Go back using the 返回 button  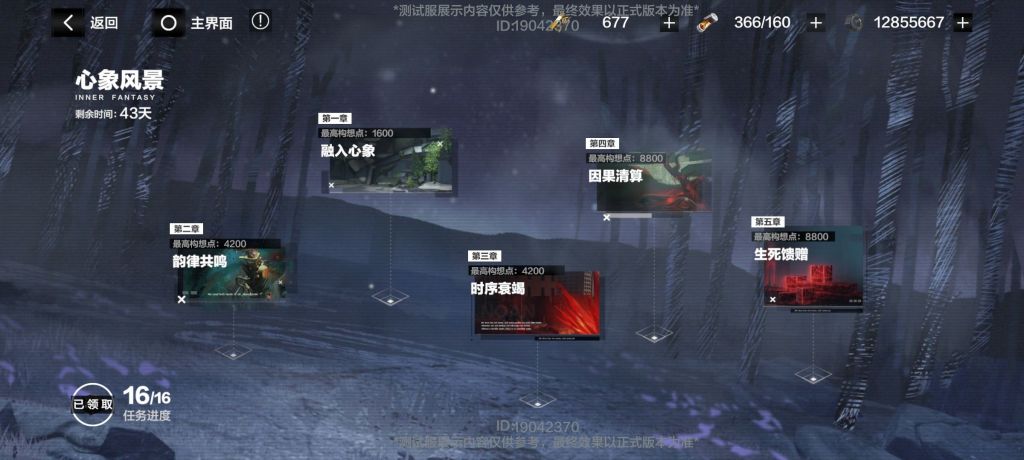pyautogui.click(x=85, y=23)
